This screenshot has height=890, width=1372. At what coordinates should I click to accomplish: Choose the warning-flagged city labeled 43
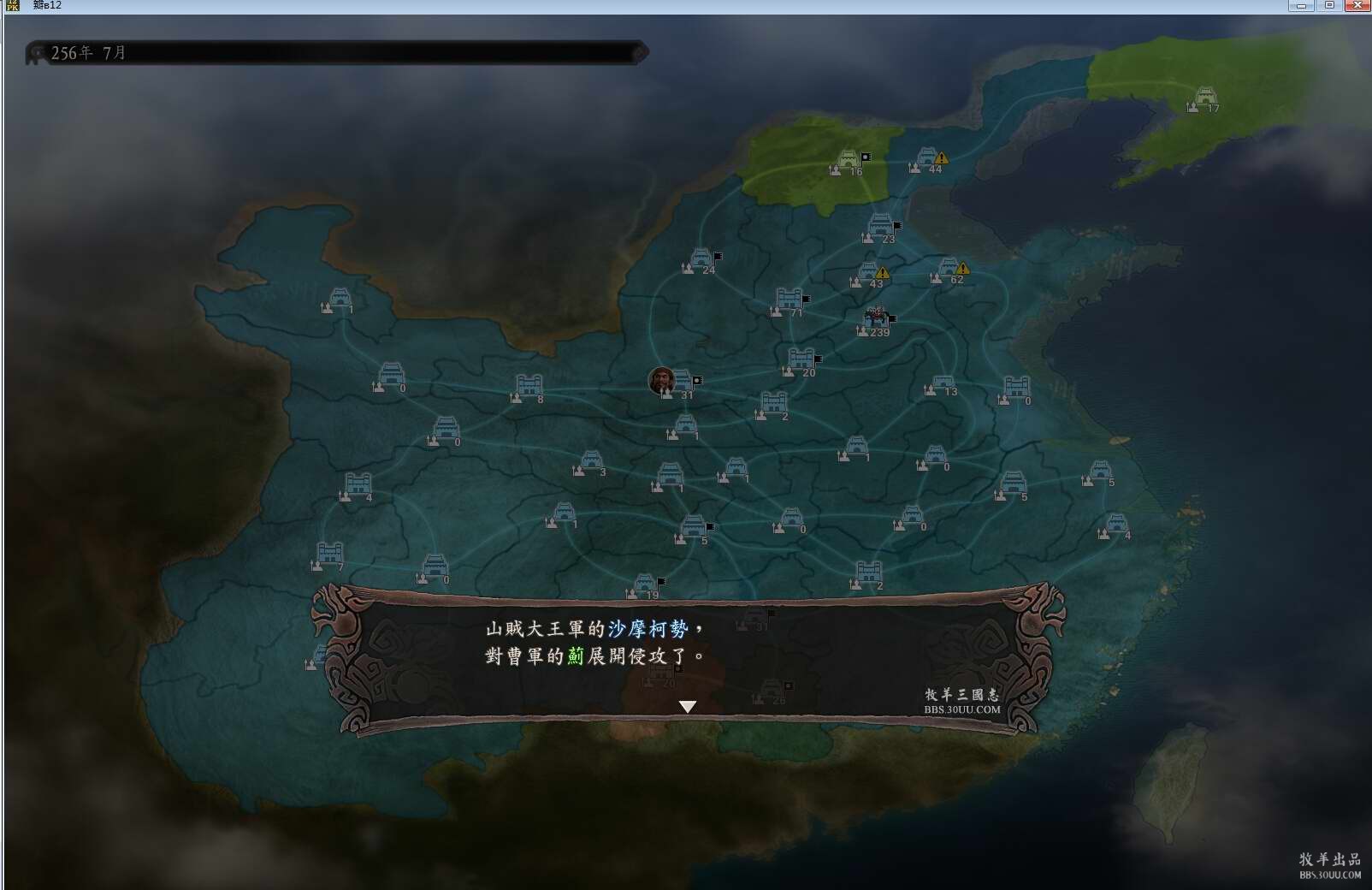pyautogui.click(x=867, y=274)
